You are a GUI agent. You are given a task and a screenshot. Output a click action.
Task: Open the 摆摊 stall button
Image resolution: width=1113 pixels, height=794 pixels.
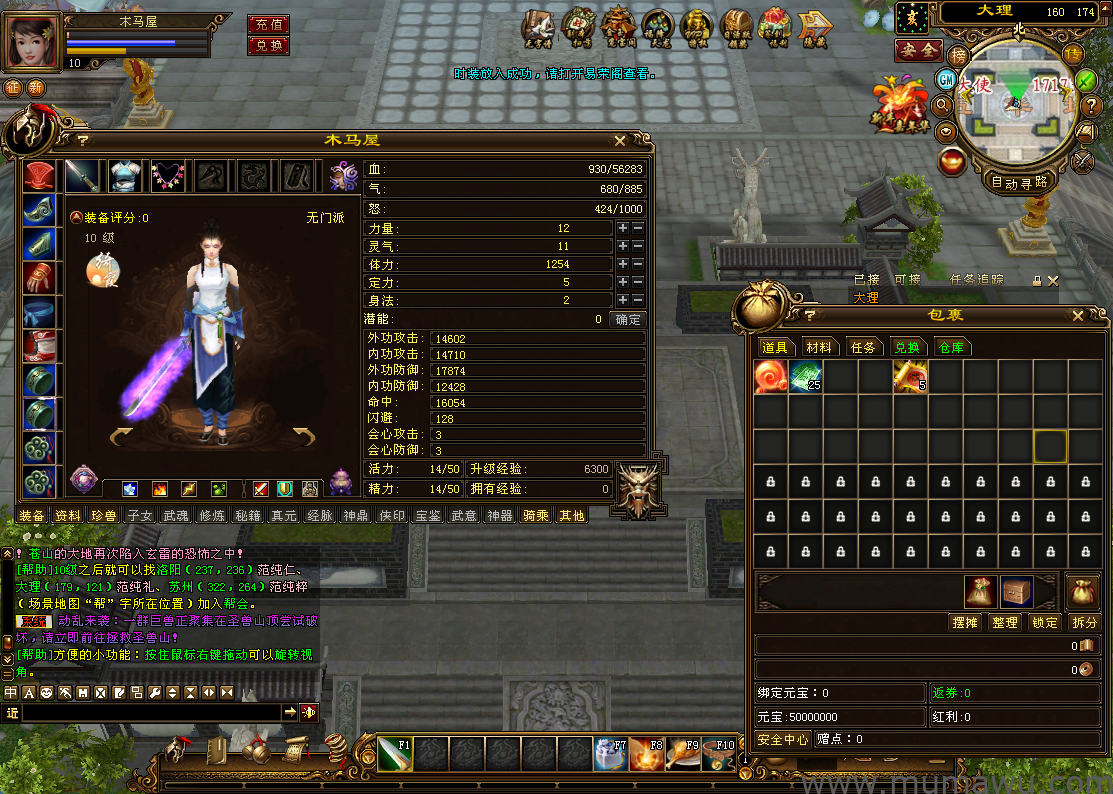(964, 622)
